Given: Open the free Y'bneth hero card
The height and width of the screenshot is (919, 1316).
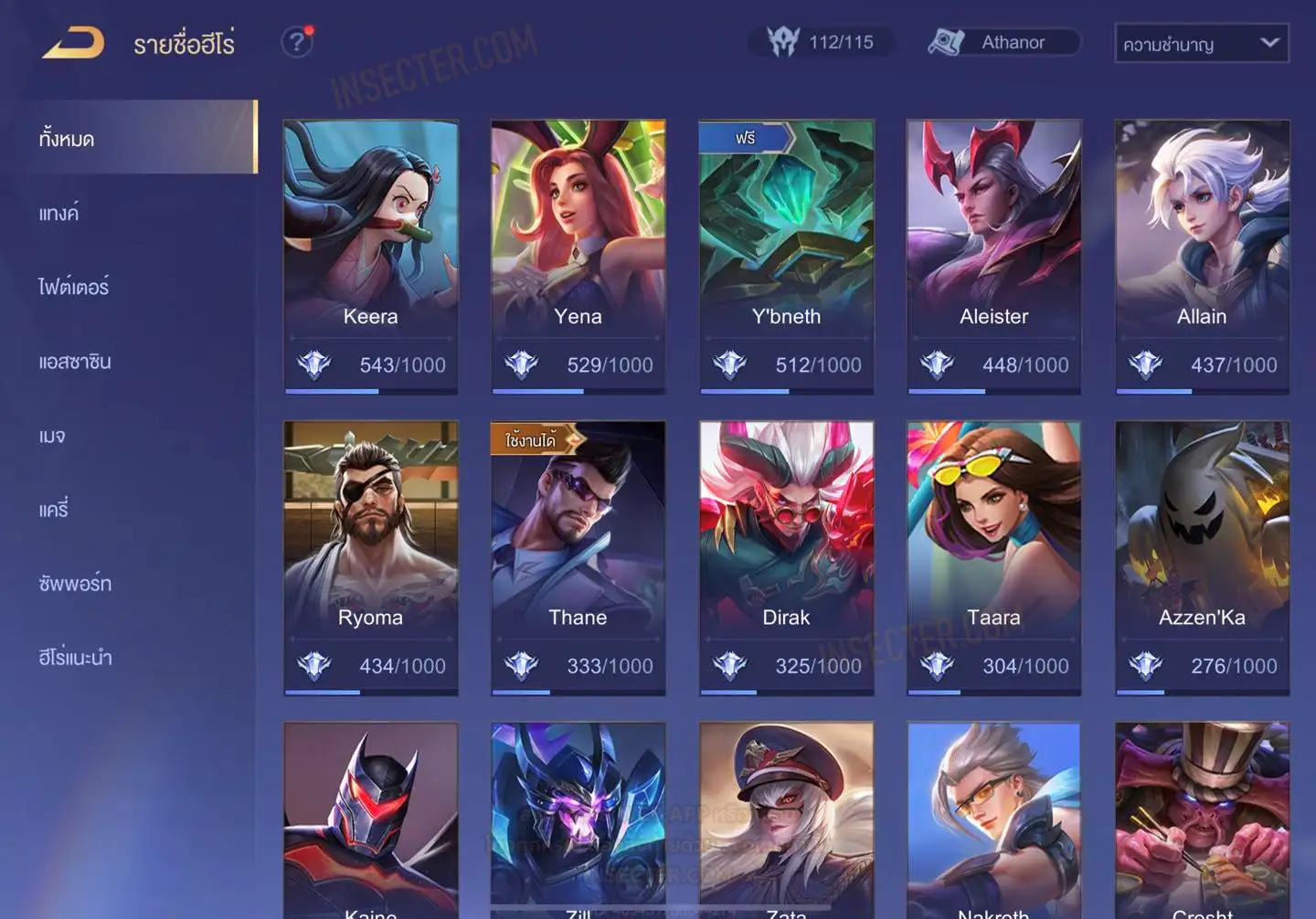Looking at the screenshot, I should click(x=786, y=256).
